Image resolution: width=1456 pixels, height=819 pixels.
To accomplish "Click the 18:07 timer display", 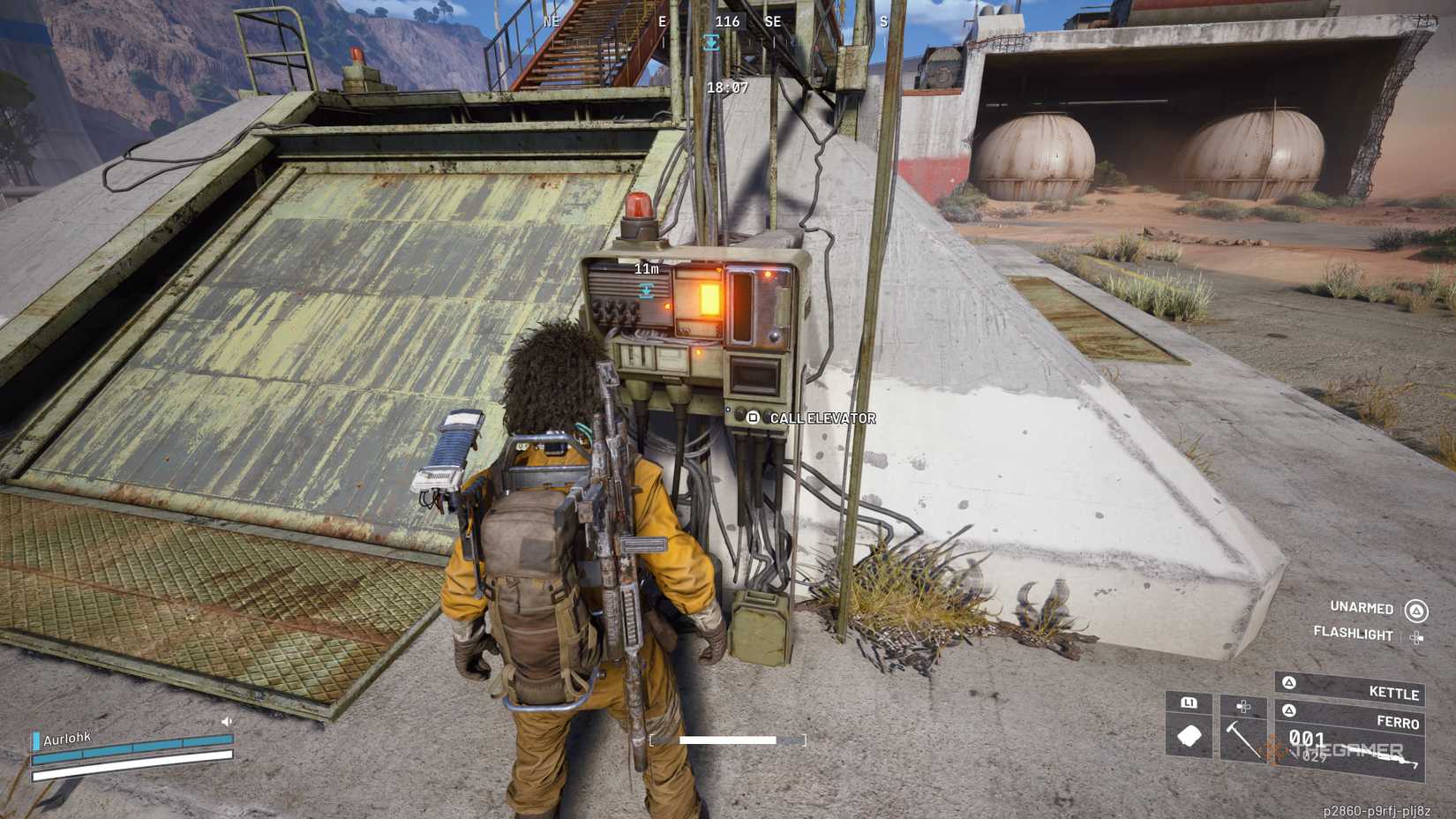I will pos(726,87).
